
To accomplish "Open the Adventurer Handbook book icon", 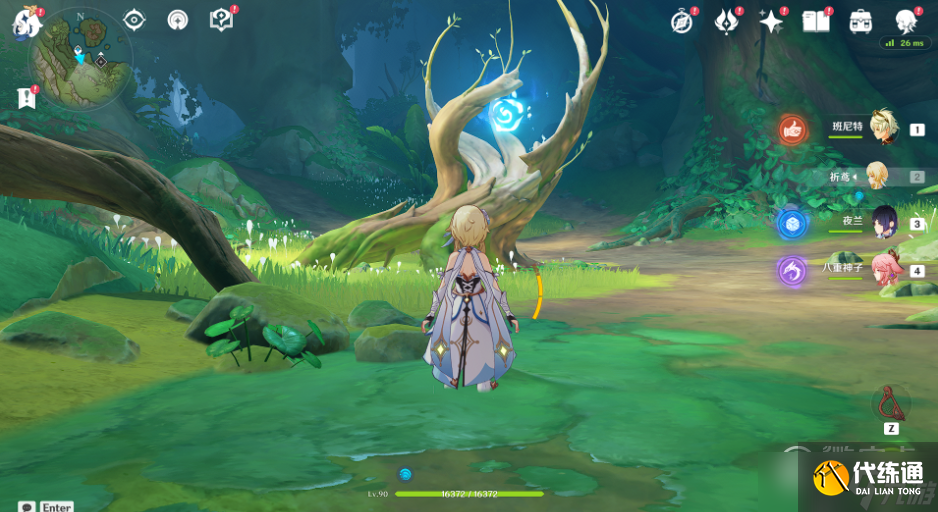I will click(x=816, y=22).
